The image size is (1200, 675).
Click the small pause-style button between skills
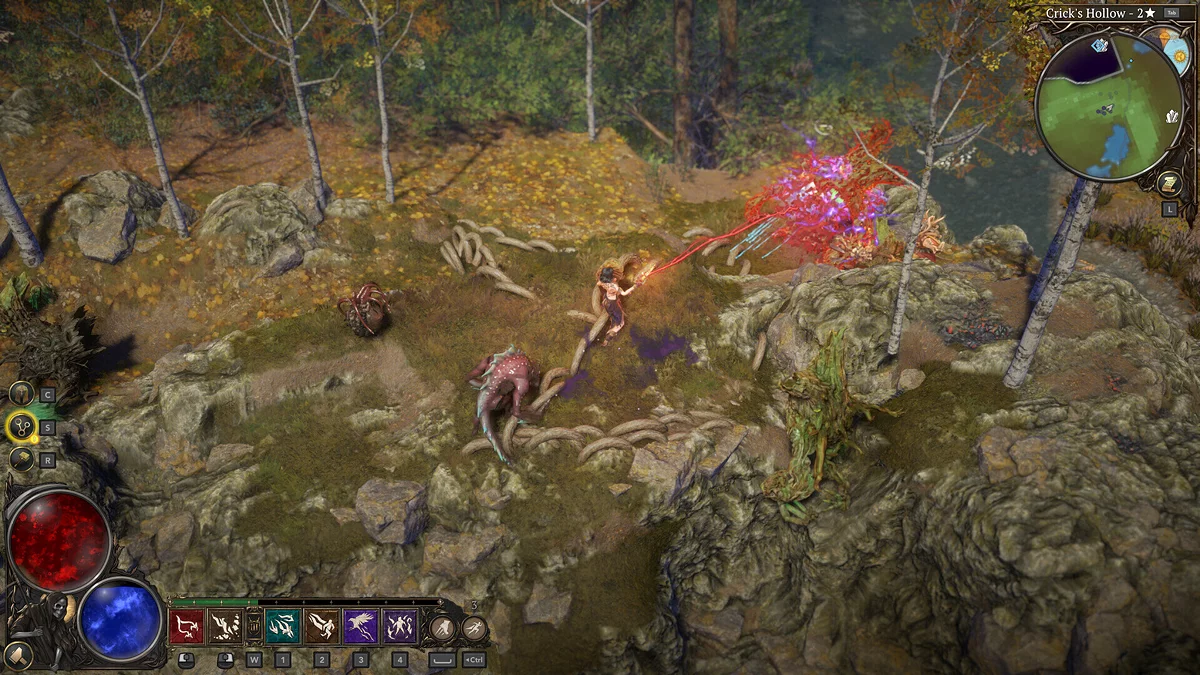(x=254, y=627)
